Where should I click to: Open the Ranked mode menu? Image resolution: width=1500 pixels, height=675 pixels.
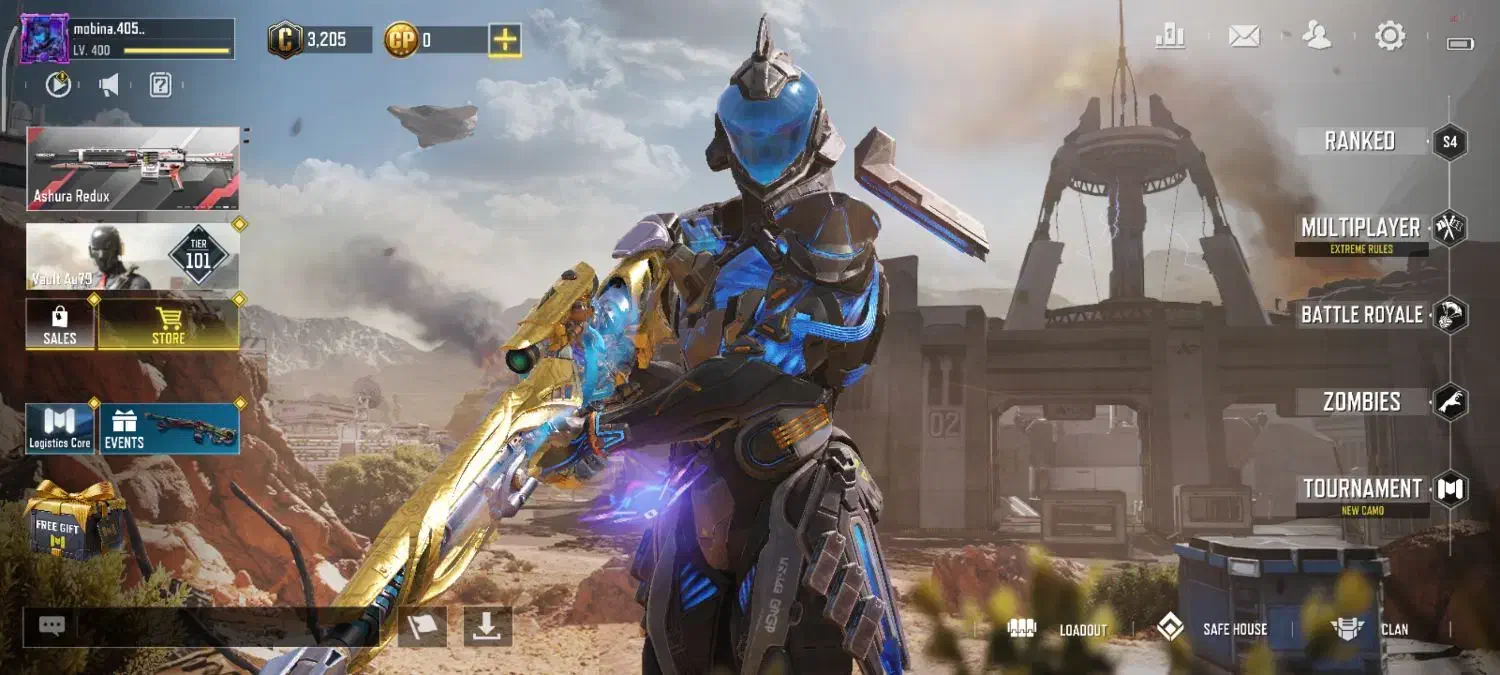[1360, 141]
